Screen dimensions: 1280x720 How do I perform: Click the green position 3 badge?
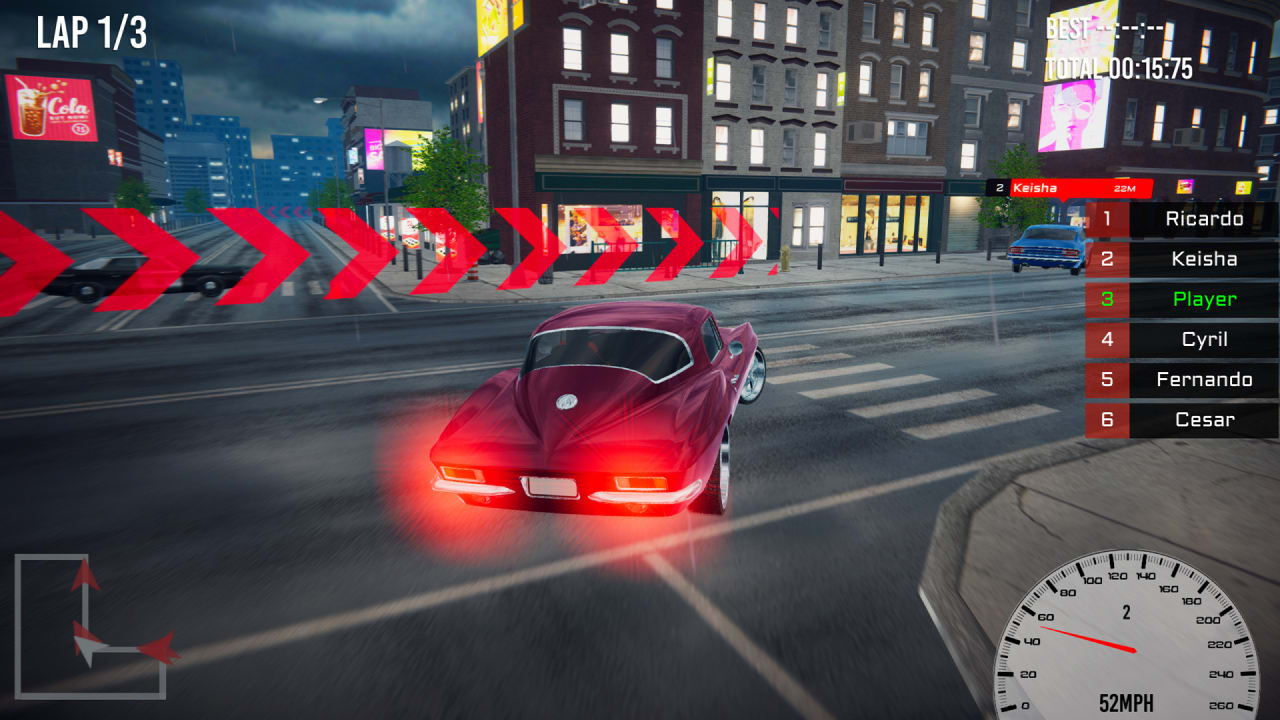tap(1106, 300)
